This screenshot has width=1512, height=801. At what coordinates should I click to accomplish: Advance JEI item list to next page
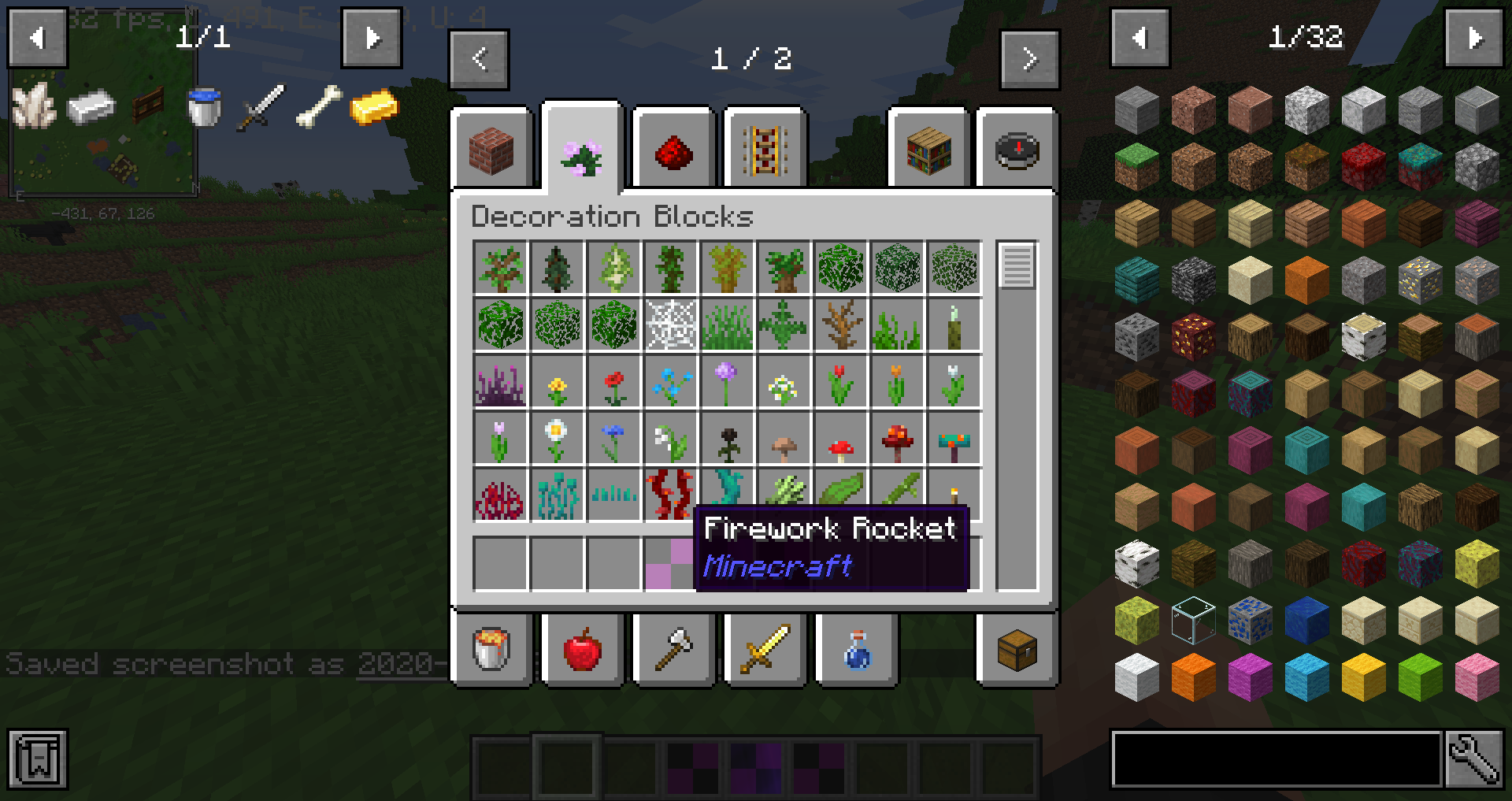click(1475, 37)
